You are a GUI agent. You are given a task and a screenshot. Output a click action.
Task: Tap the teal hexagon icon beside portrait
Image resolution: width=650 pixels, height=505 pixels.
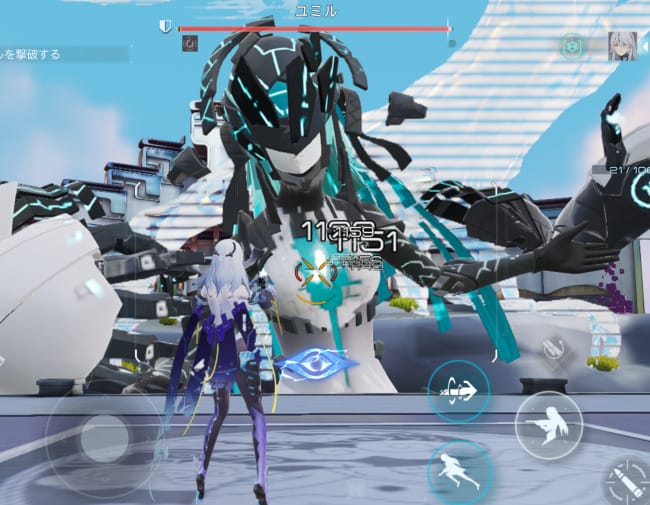pyautogui.click(x=572, y=46)
